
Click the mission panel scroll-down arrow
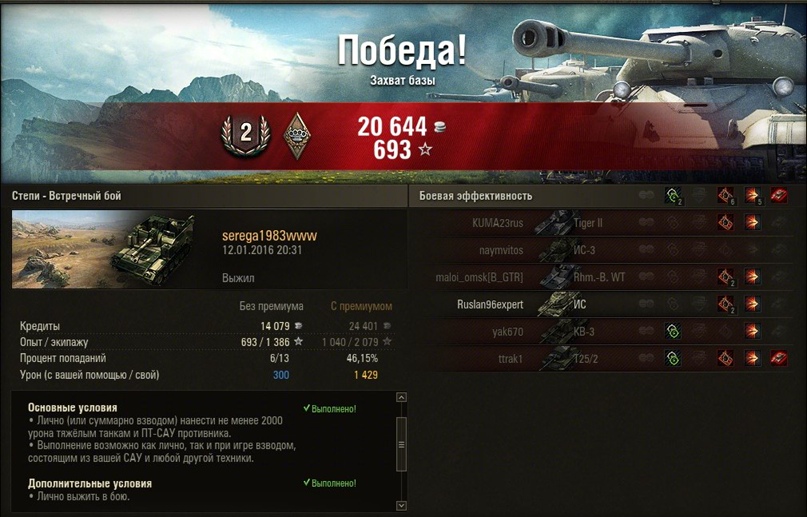click(x=402, y=505)
